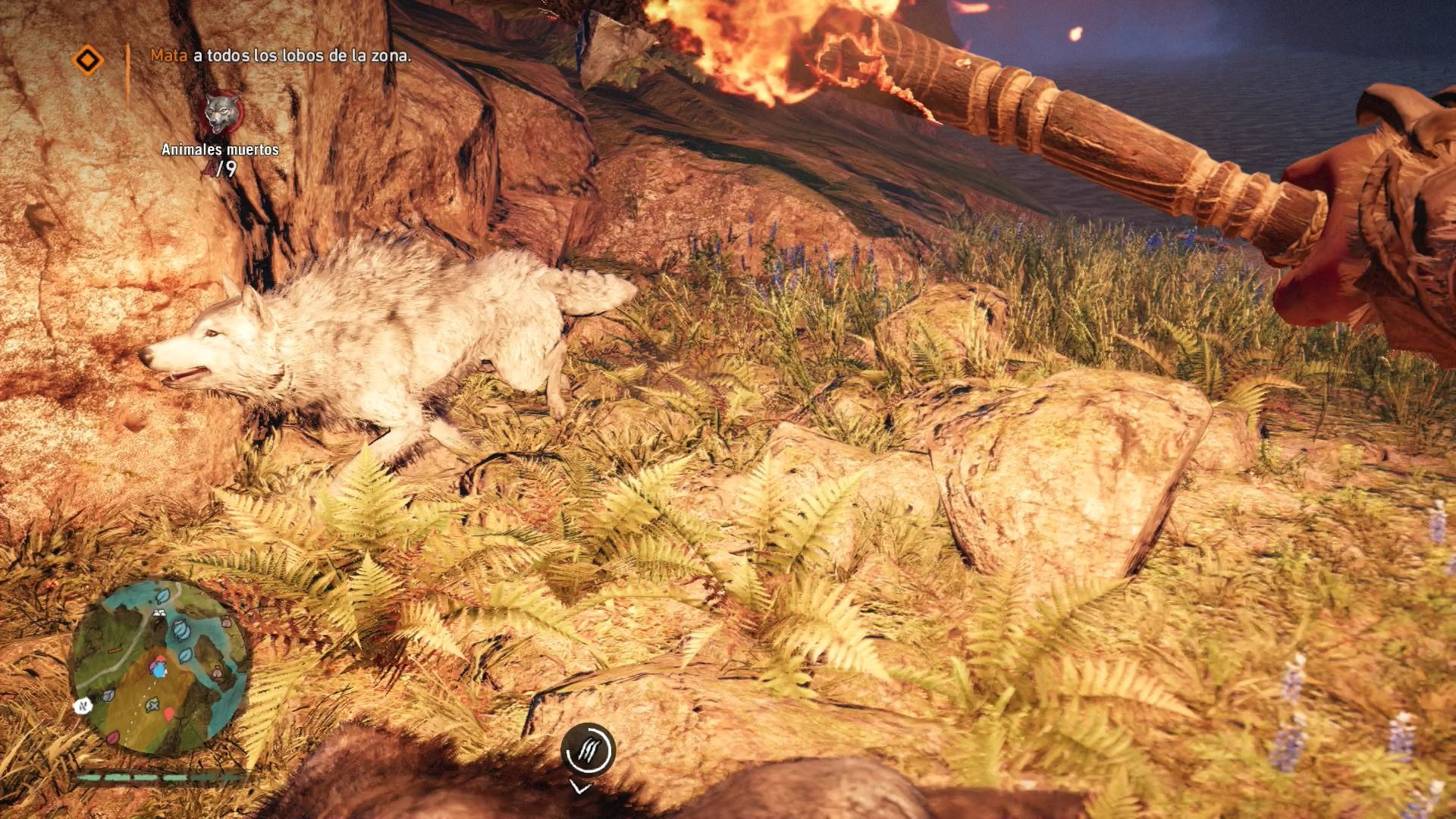Viewport: 1456px width, 819px height.
Task: Select the wolf head kill tracker icon
Action: tap(220, 115)
